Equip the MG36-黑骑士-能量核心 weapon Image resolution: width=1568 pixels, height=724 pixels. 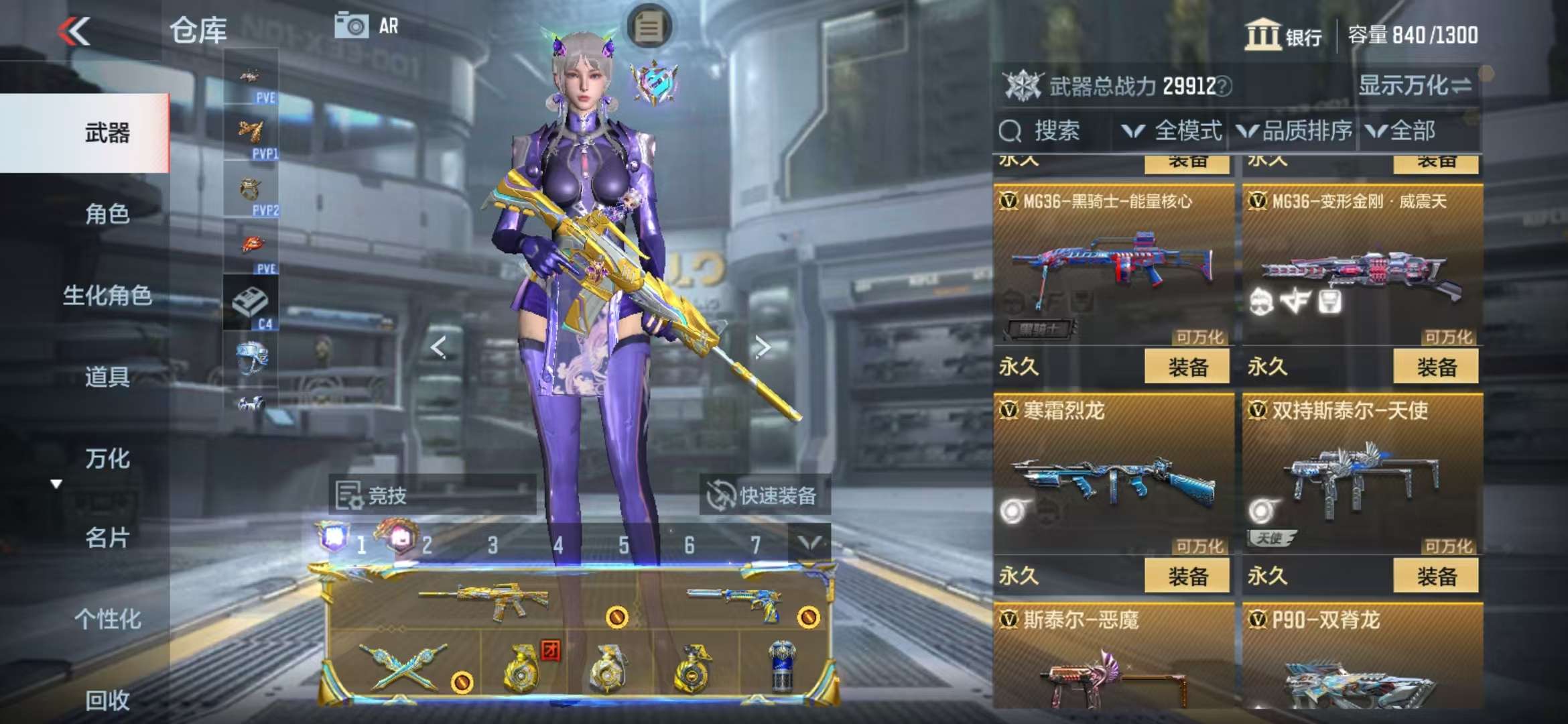(x=1187, y=367)
